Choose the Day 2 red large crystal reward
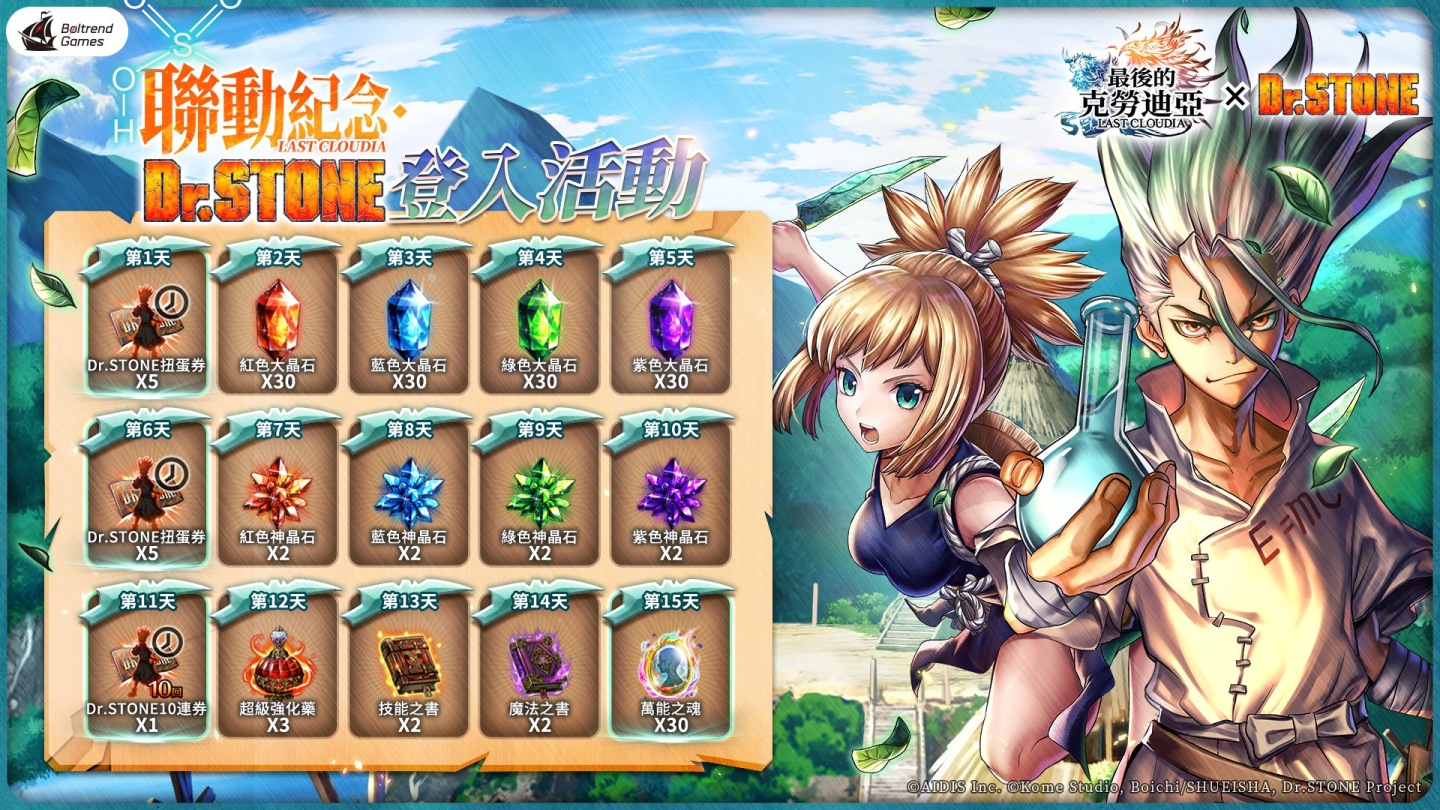Screen dimensions: 1440x810 (278, 321)
